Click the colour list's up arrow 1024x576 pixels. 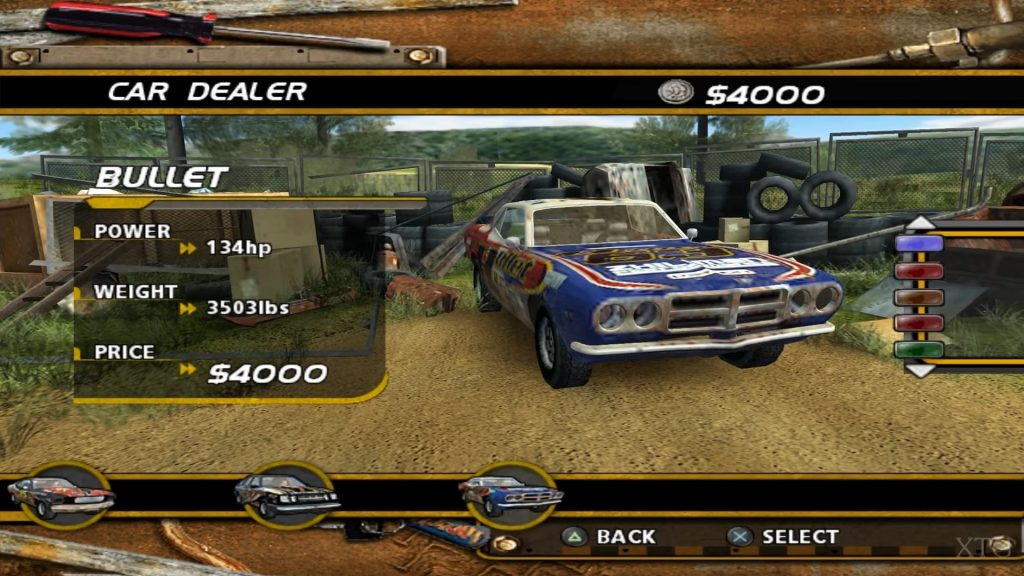pyautogui.click(x=919, y=222)
